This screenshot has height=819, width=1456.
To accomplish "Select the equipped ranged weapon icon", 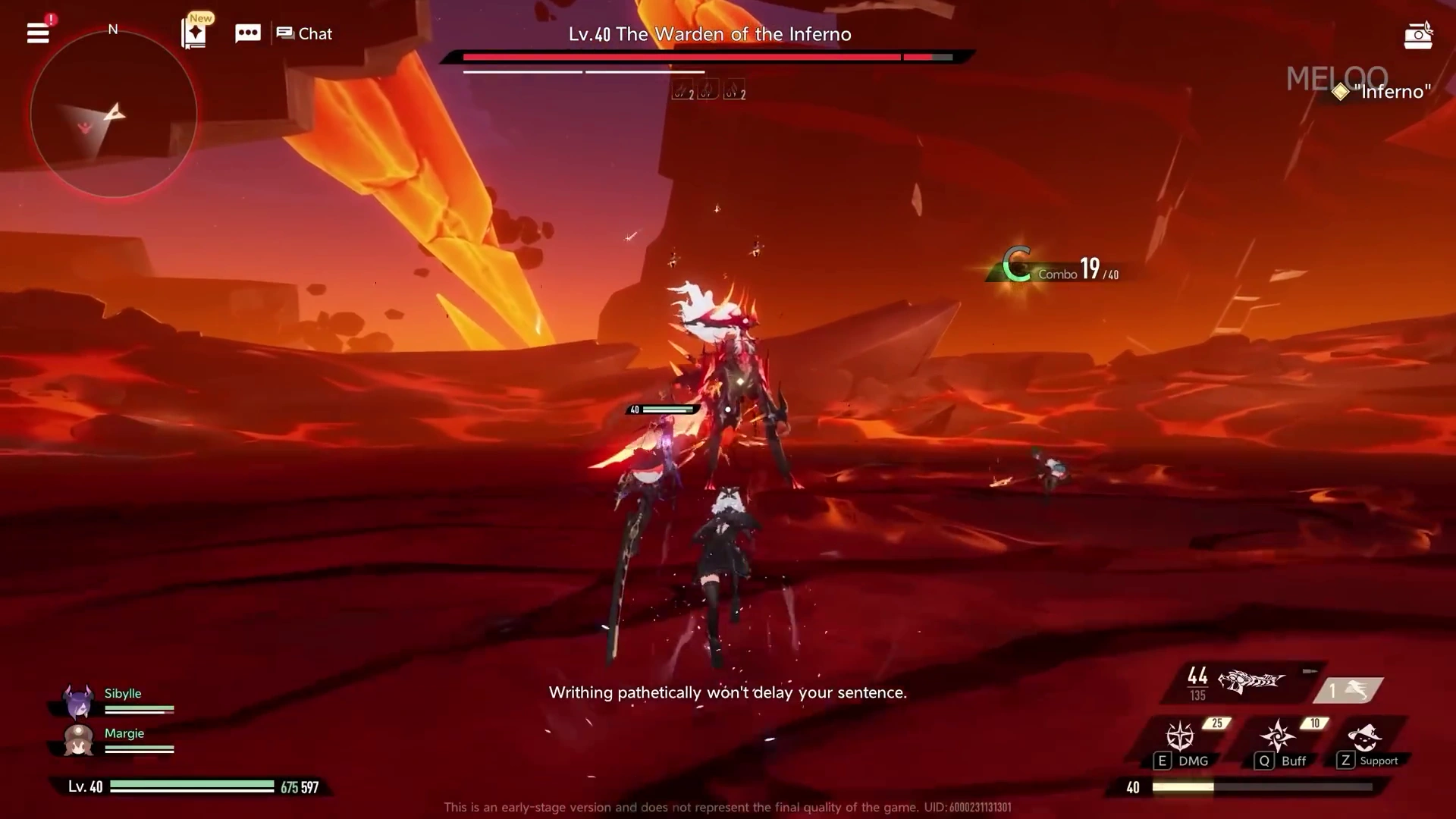I will click(x=1250, y=682).
